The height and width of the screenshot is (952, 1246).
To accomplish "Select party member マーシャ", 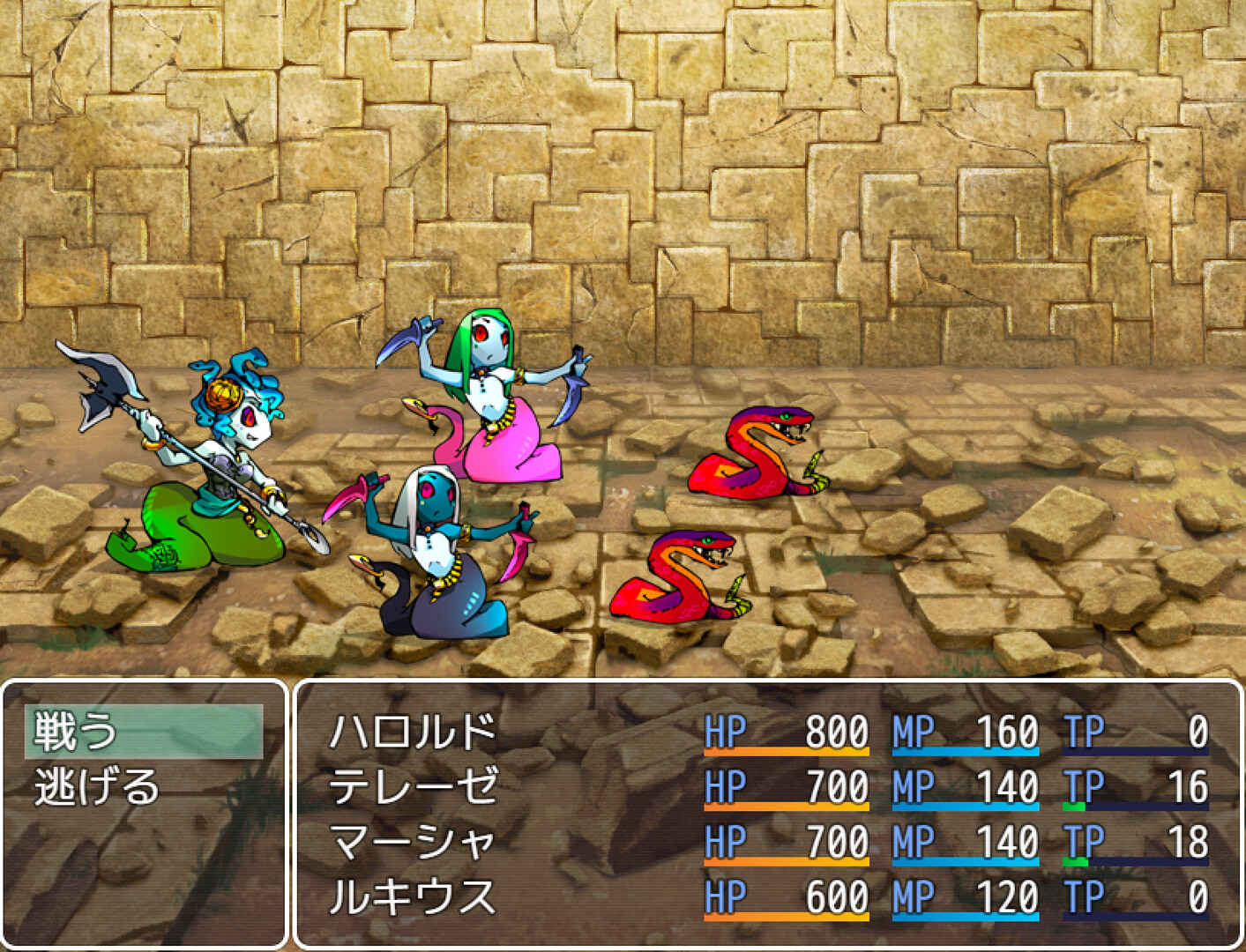I will (414, 840).
